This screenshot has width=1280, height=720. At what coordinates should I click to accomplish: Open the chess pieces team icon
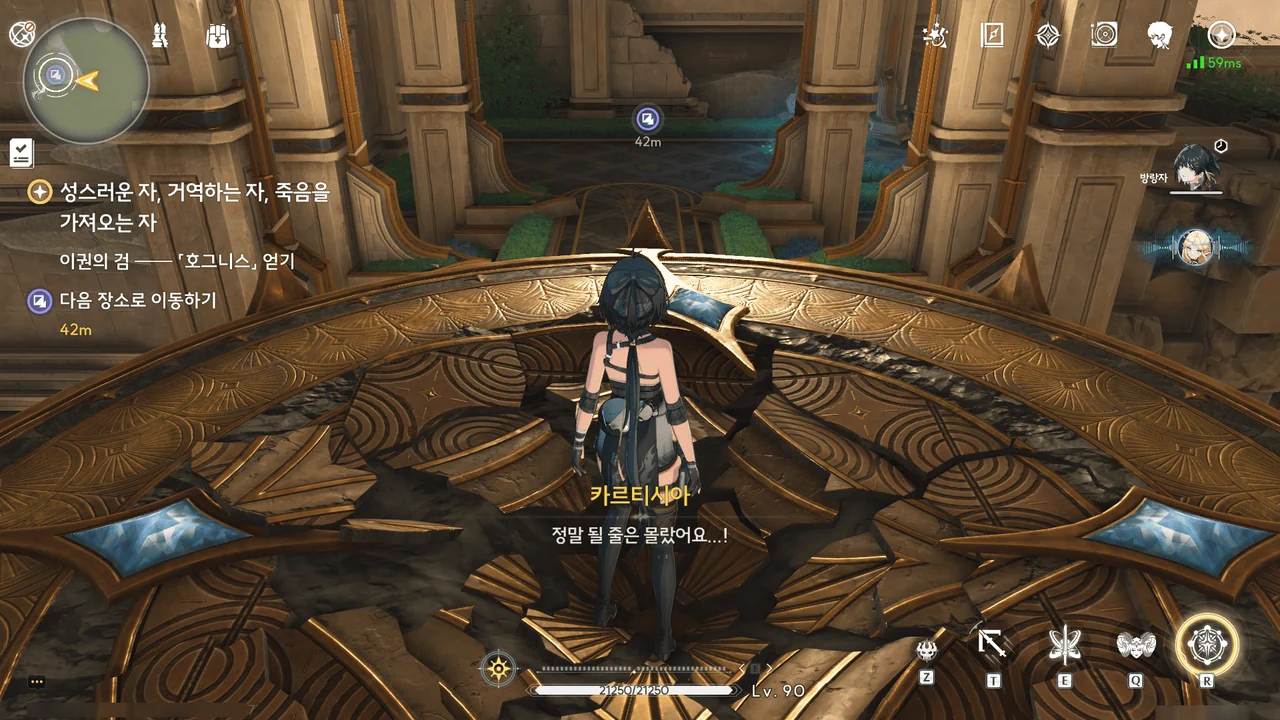click(160, 36)
